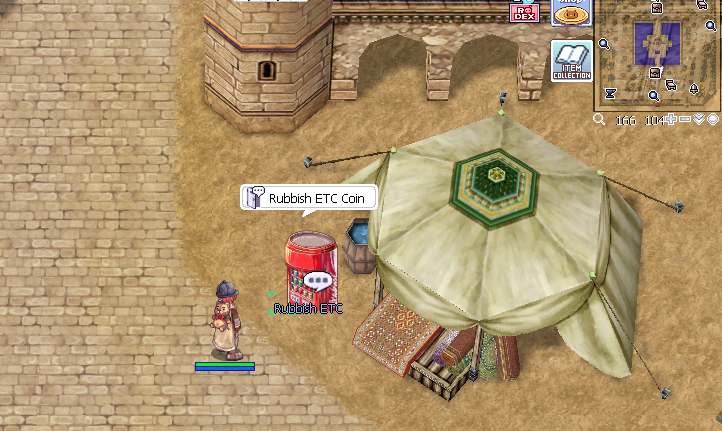Click the town minimap
This screenshot has height=431, width=722.
click(x=658, y=54)
